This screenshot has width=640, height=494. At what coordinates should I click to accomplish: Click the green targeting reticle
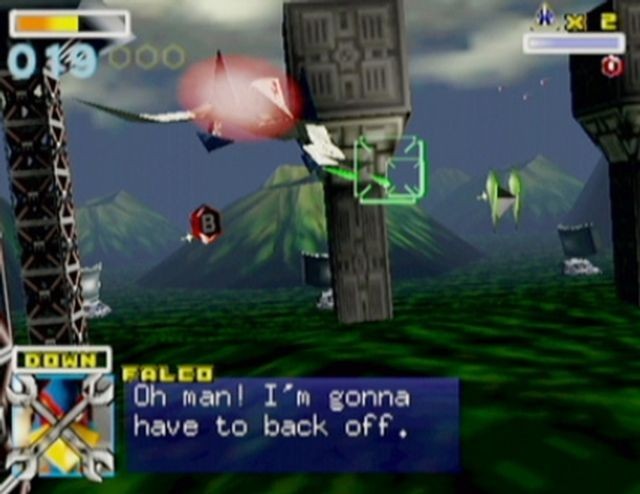(x=389, y=170)
